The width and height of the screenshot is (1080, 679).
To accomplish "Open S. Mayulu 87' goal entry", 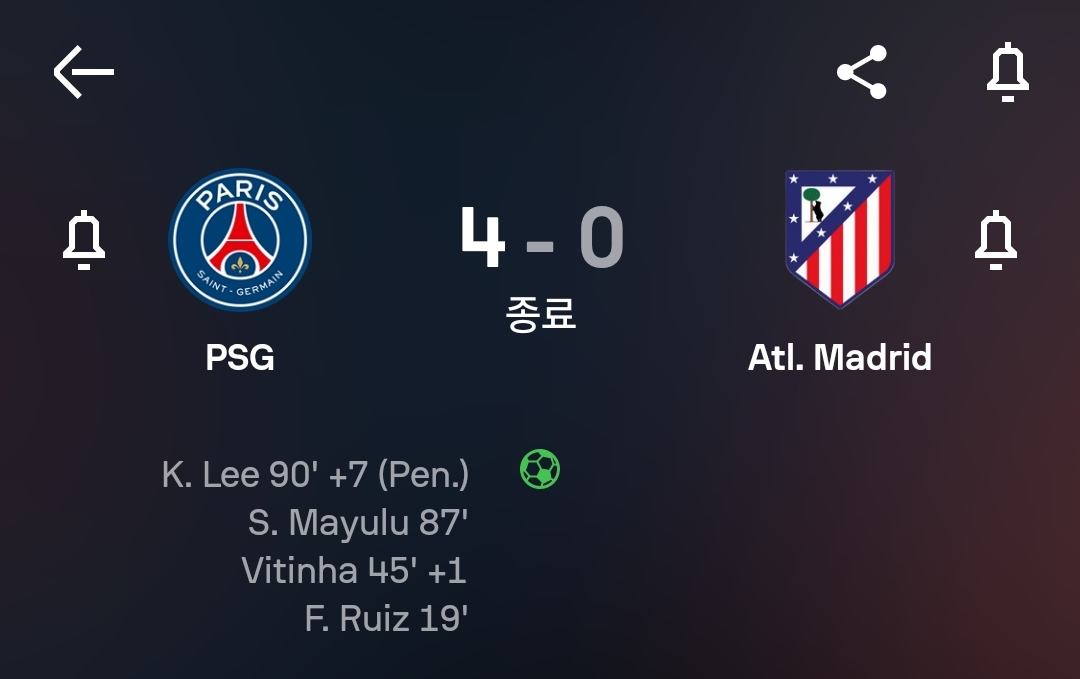I will point(358,522).
